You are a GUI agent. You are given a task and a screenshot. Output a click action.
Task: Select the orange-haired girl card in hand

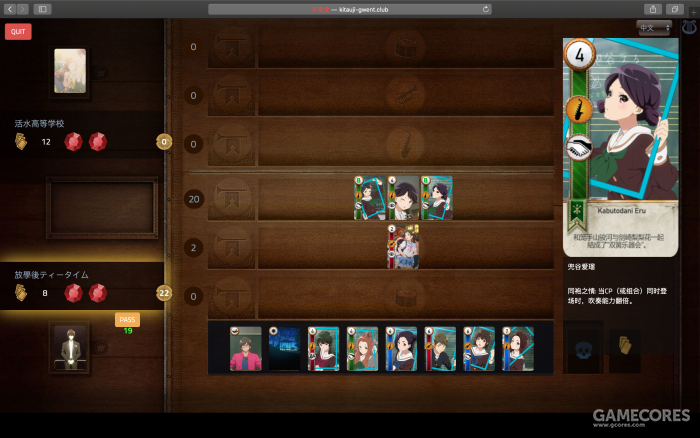[362, 348]
